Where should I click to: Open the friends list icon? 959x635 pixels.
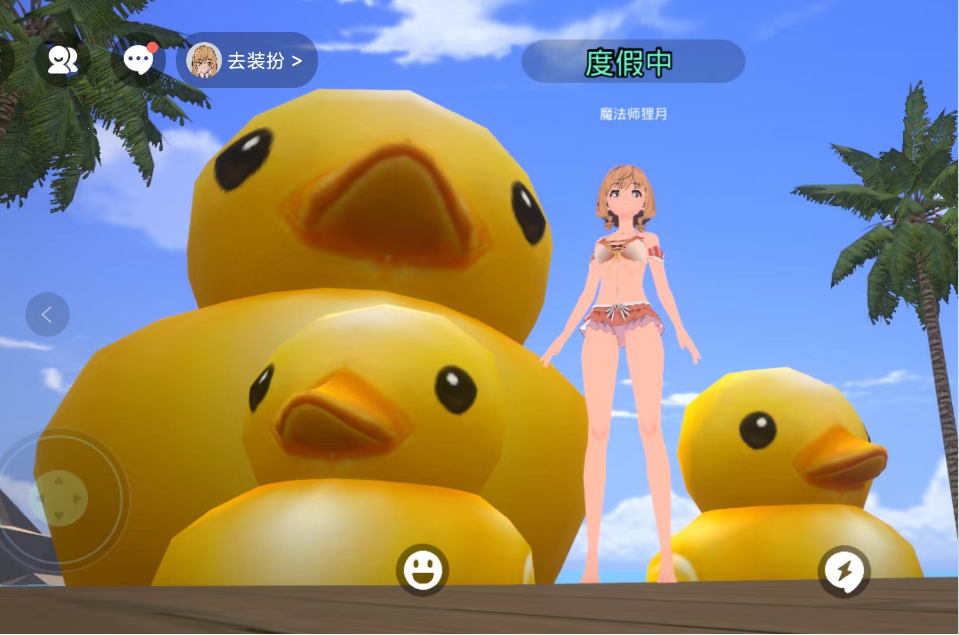pyautogui.click(x=62, y=60)
